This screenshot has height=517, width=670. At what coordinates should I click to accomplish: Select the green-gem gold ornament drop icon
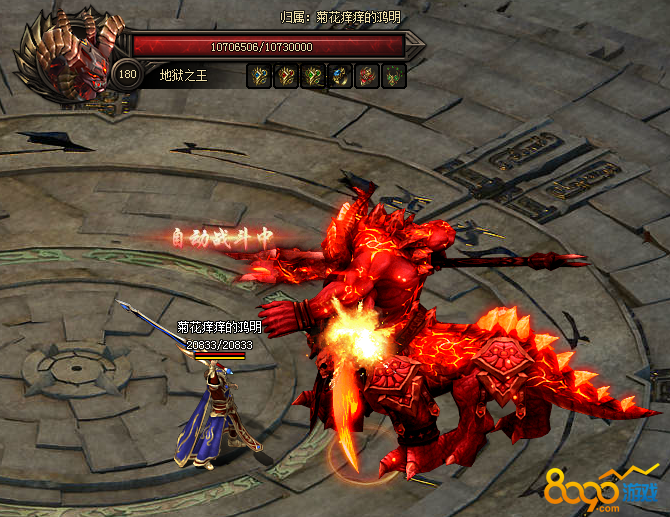click(313, 75)
